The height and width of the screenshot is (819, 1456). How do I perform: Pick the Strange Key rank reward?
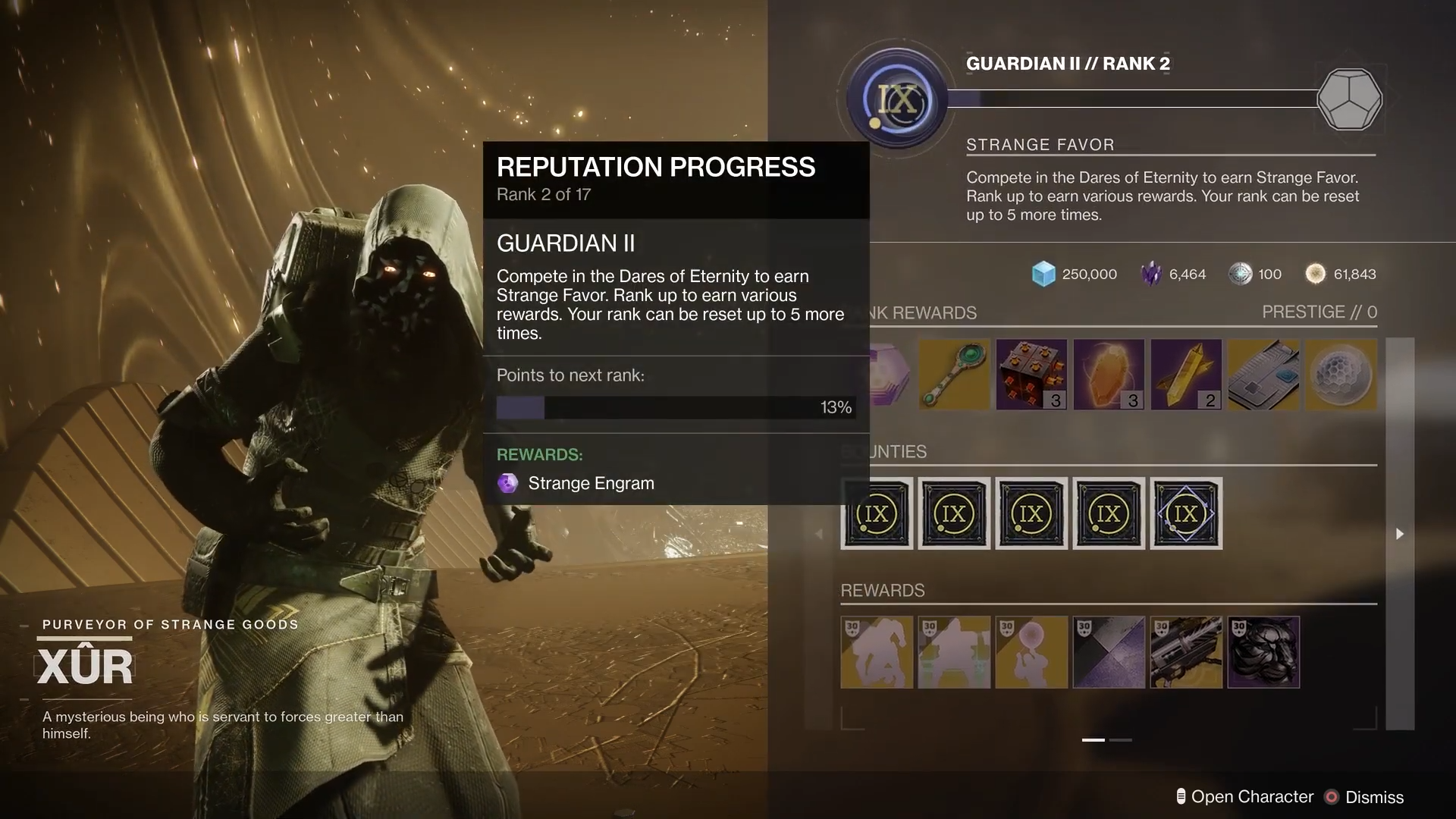click(954, 375)
